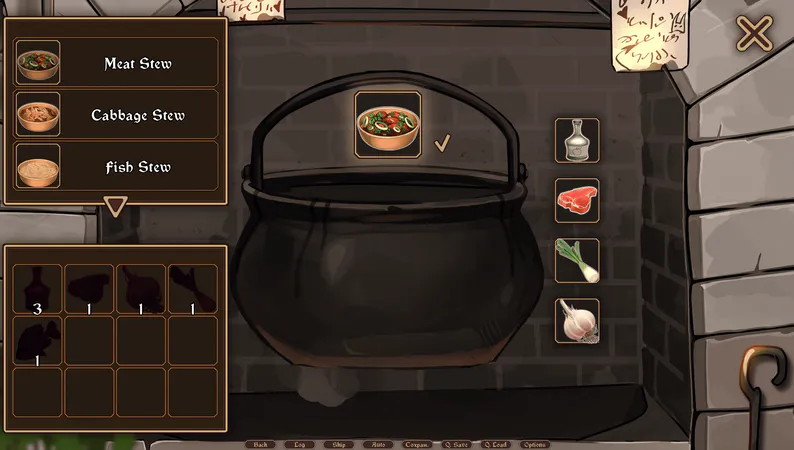Viewport: 794px width, 450px height.
Task: Go Back using the bottom bar
Action: click(x=260, y=444)
